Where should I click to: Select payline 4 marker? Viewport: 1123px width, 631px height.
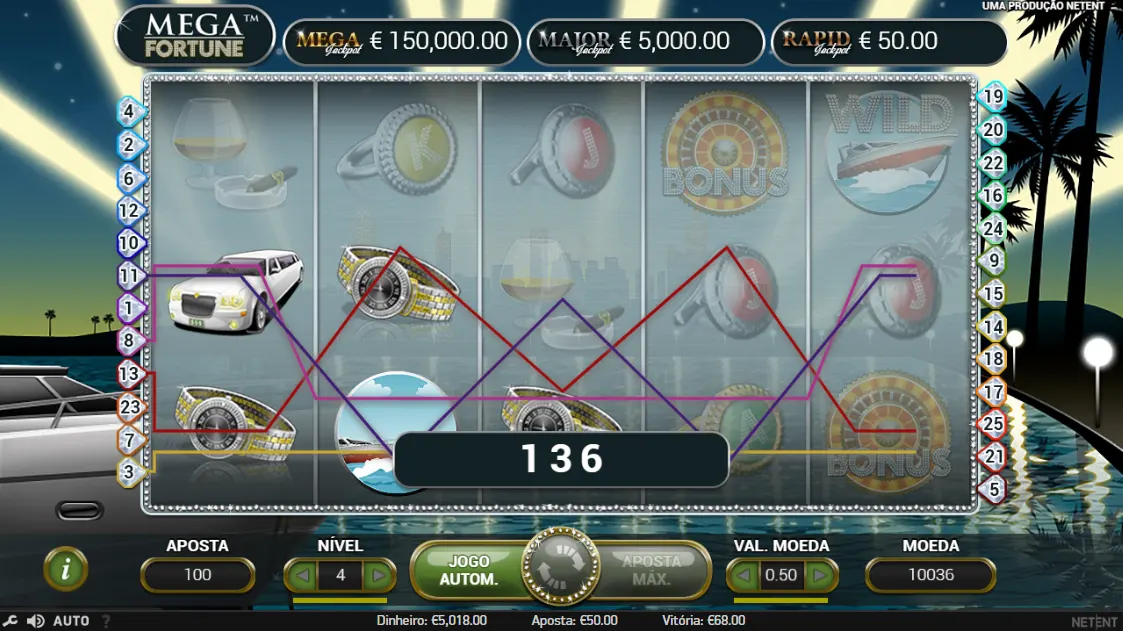(x=130, y=110)
